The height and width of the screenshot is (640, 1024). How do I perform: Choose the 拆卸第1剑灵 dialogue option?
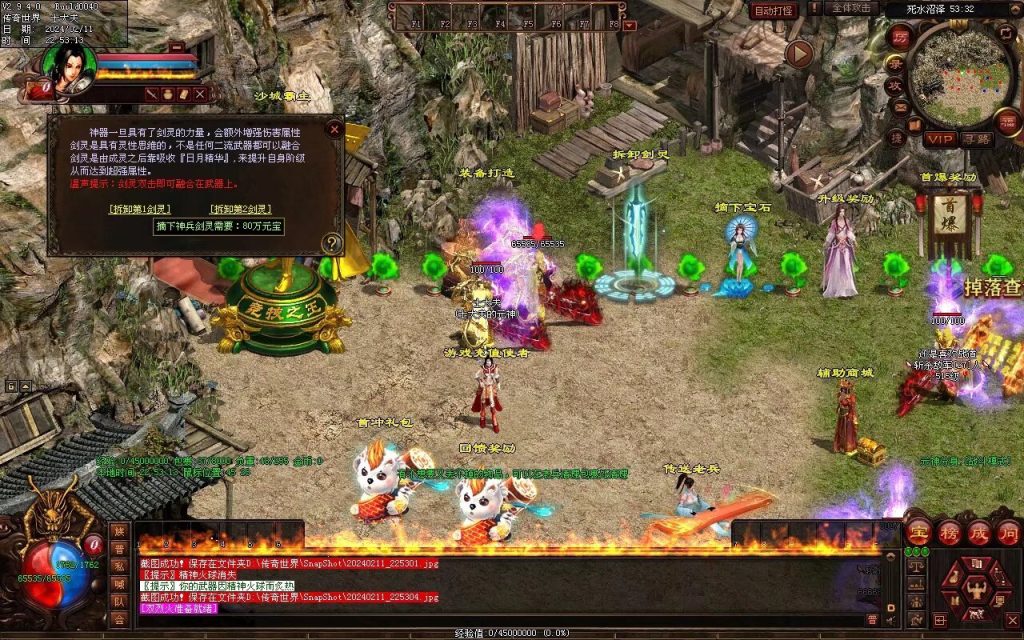coord(140,209)
